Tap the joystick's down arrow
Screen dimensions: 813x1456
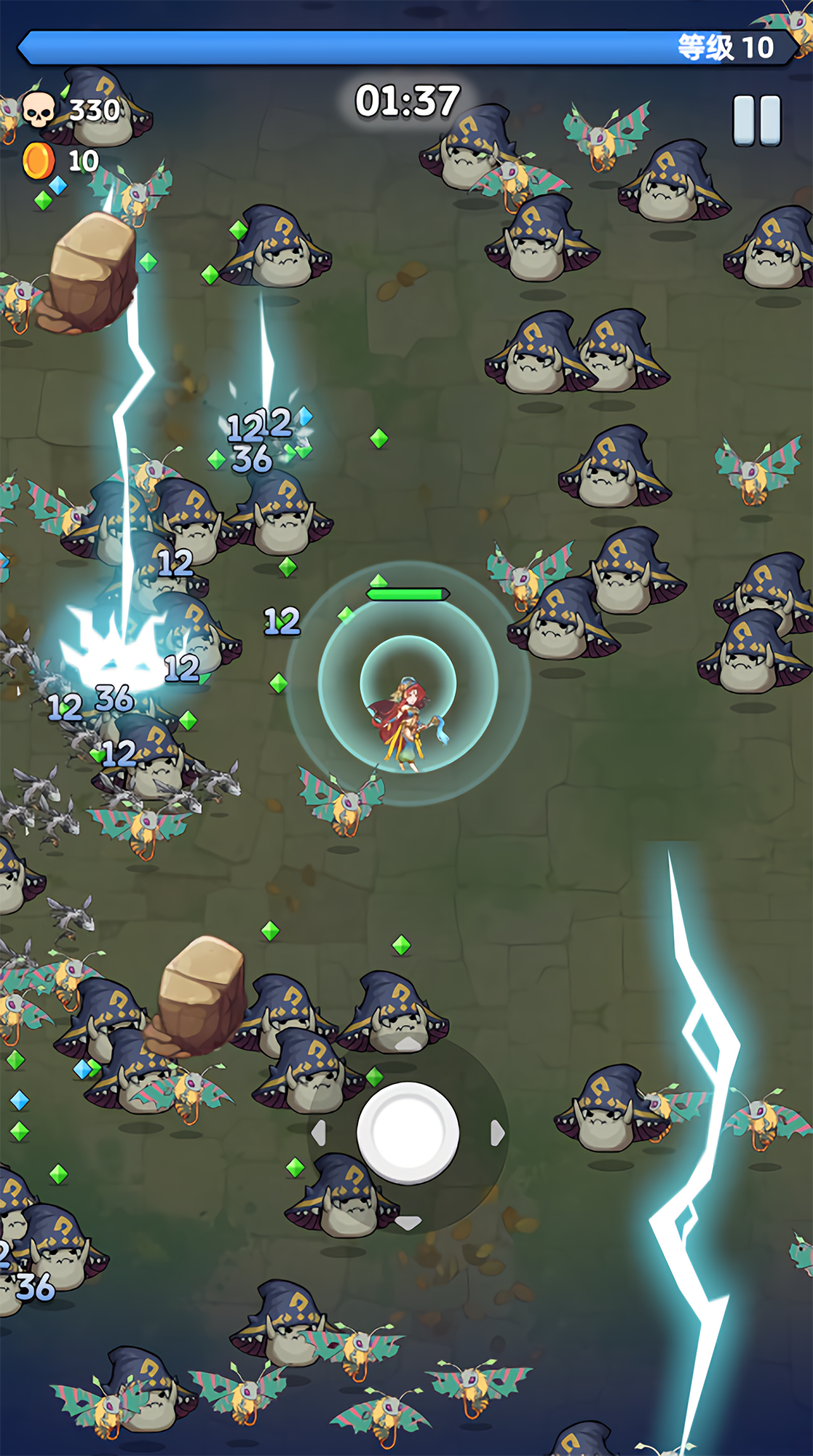coord(408,1222)
